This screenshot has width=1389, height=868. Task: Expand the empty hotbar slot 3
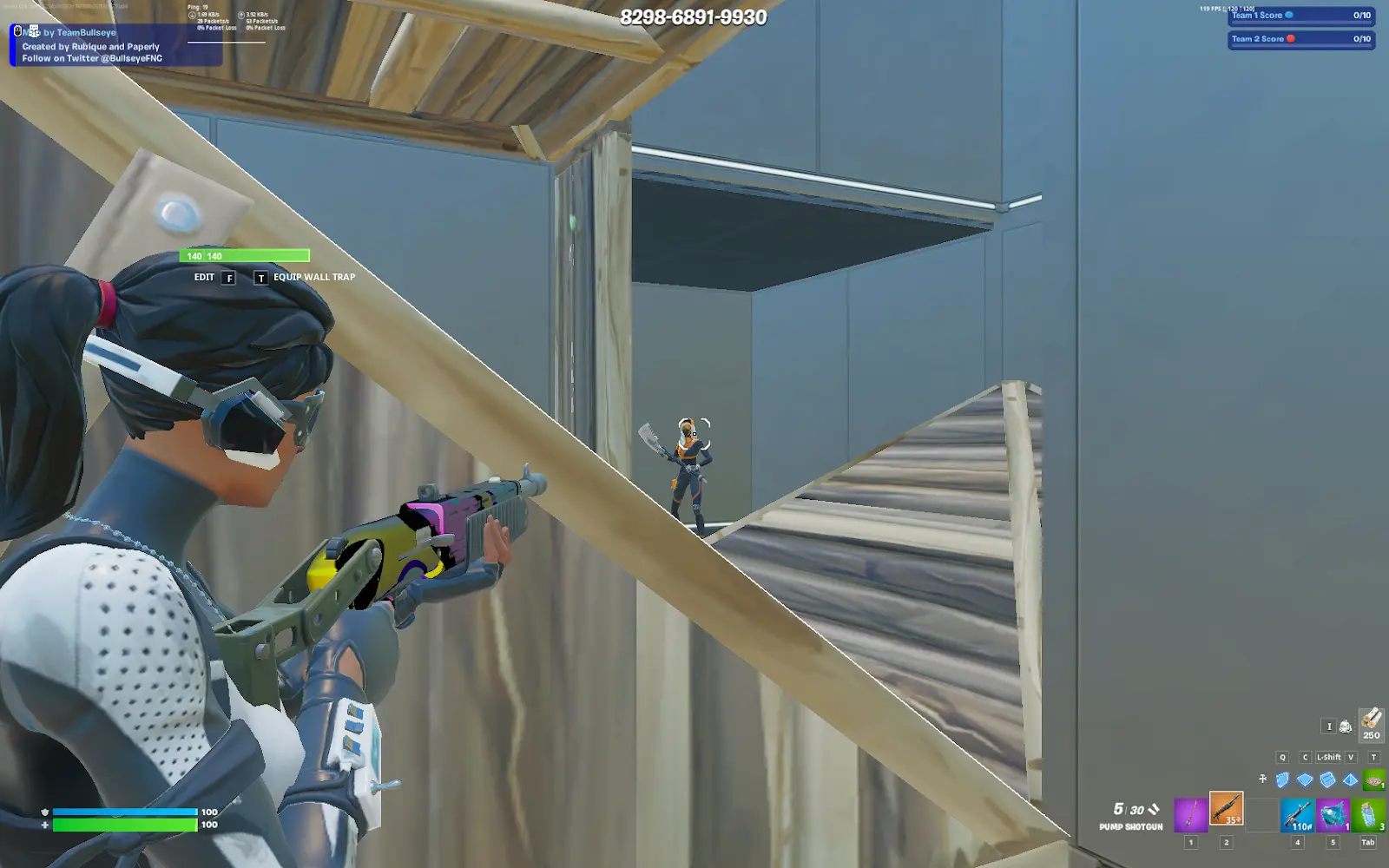tap(1261, 816)
